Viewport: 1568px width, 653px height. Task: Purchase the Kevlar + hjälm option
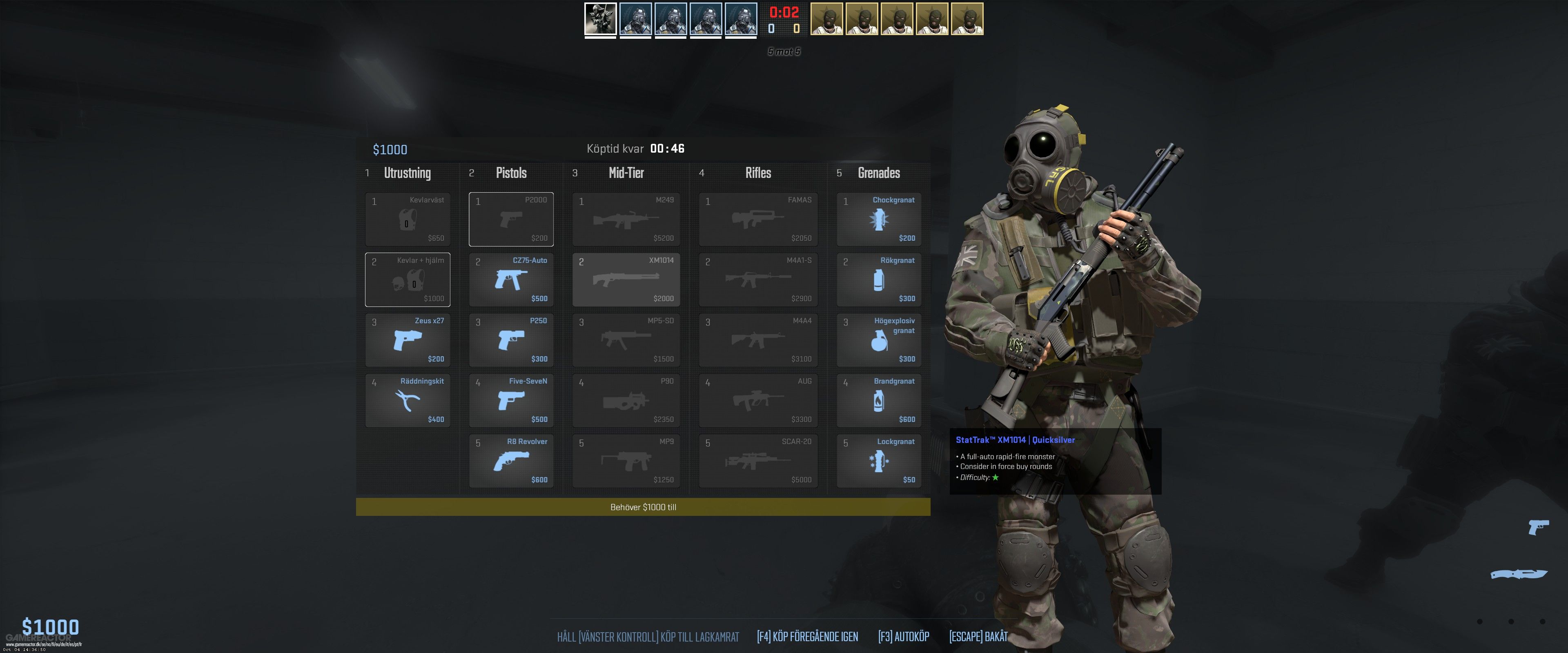tap(407, 279)
